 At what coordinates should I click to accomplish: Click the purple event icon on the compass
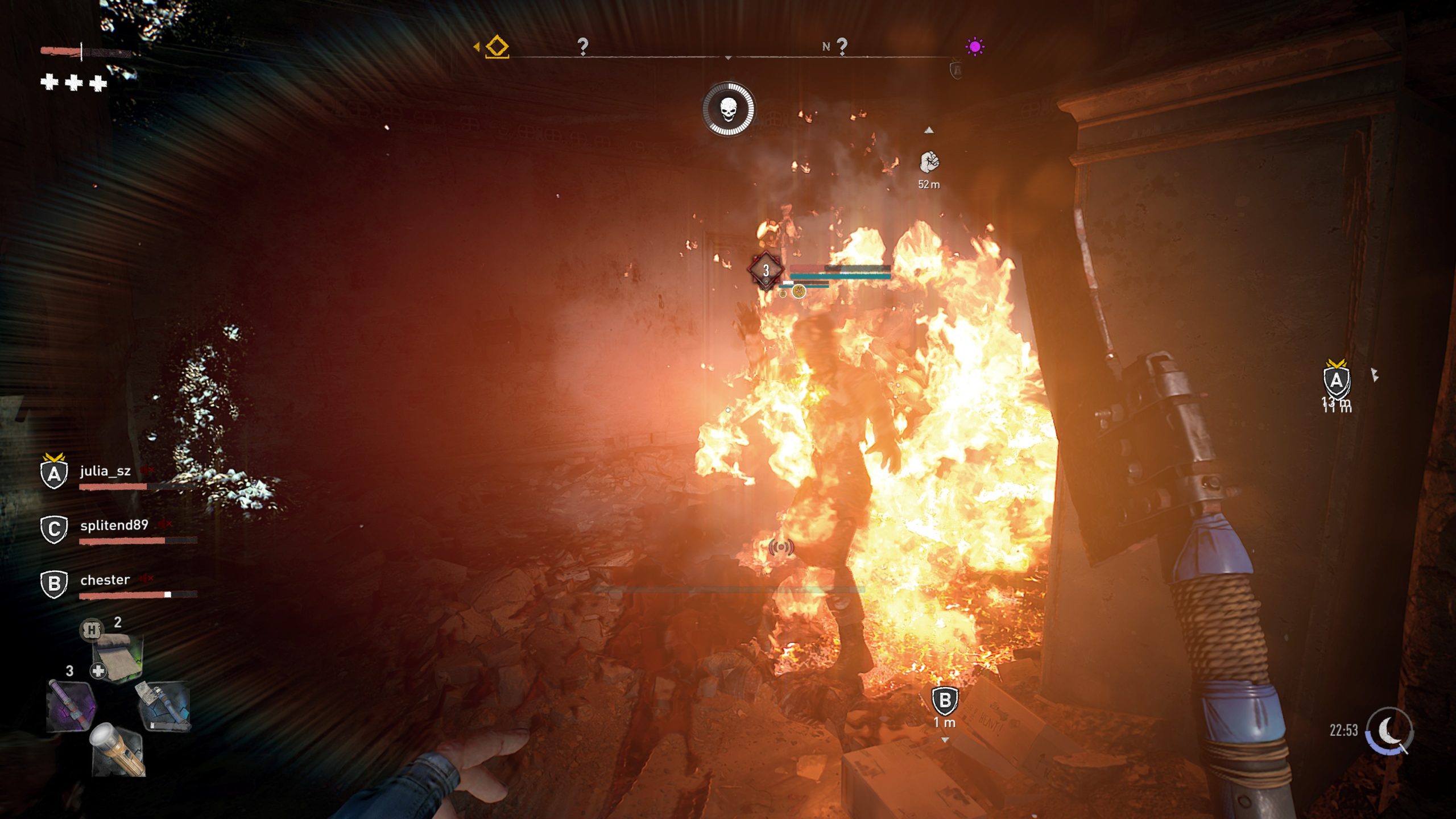coord(975,46)
